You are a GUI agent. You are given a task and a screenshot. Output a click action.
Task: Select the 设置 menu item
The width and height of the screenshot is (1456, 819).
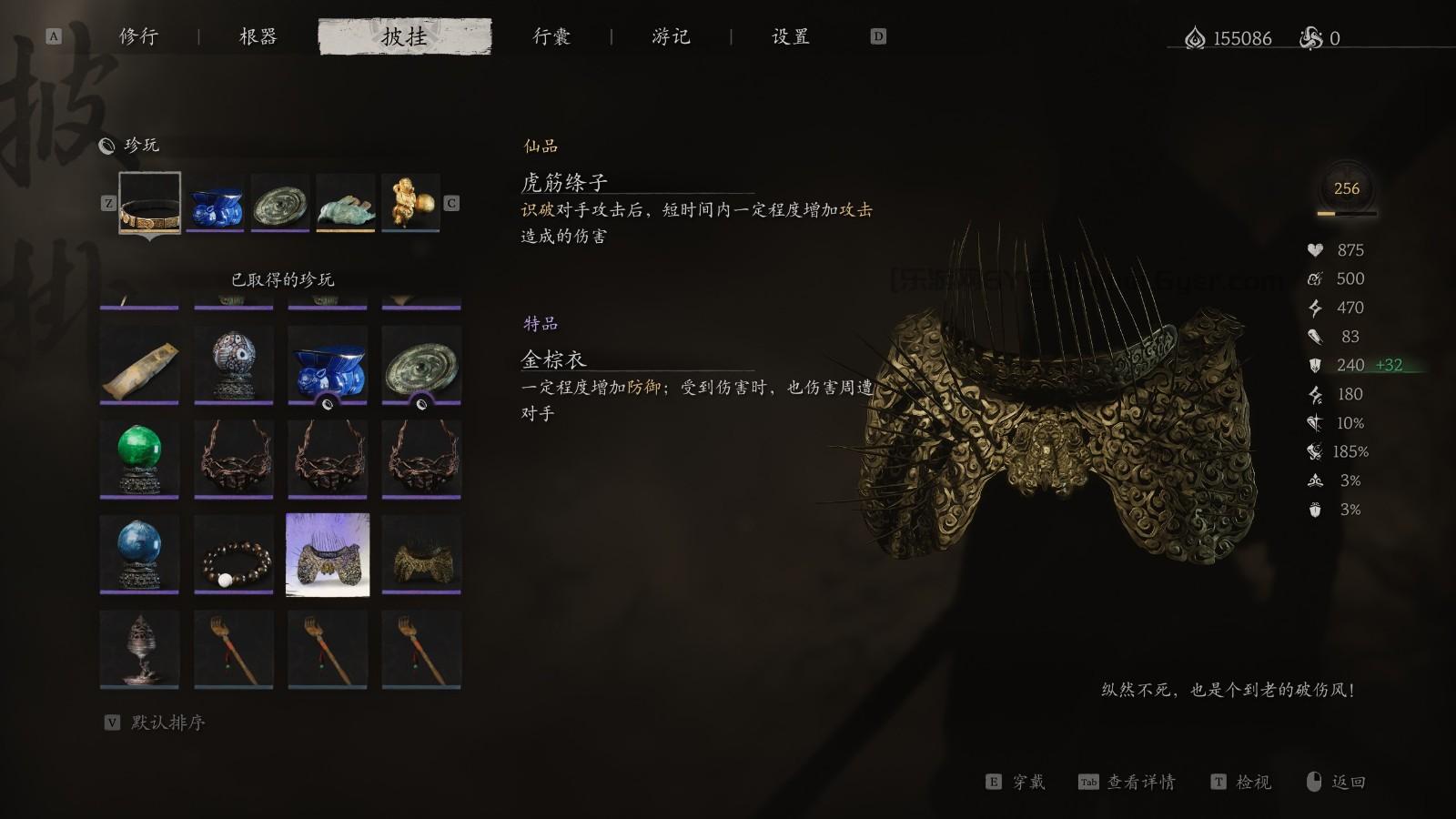792,37
